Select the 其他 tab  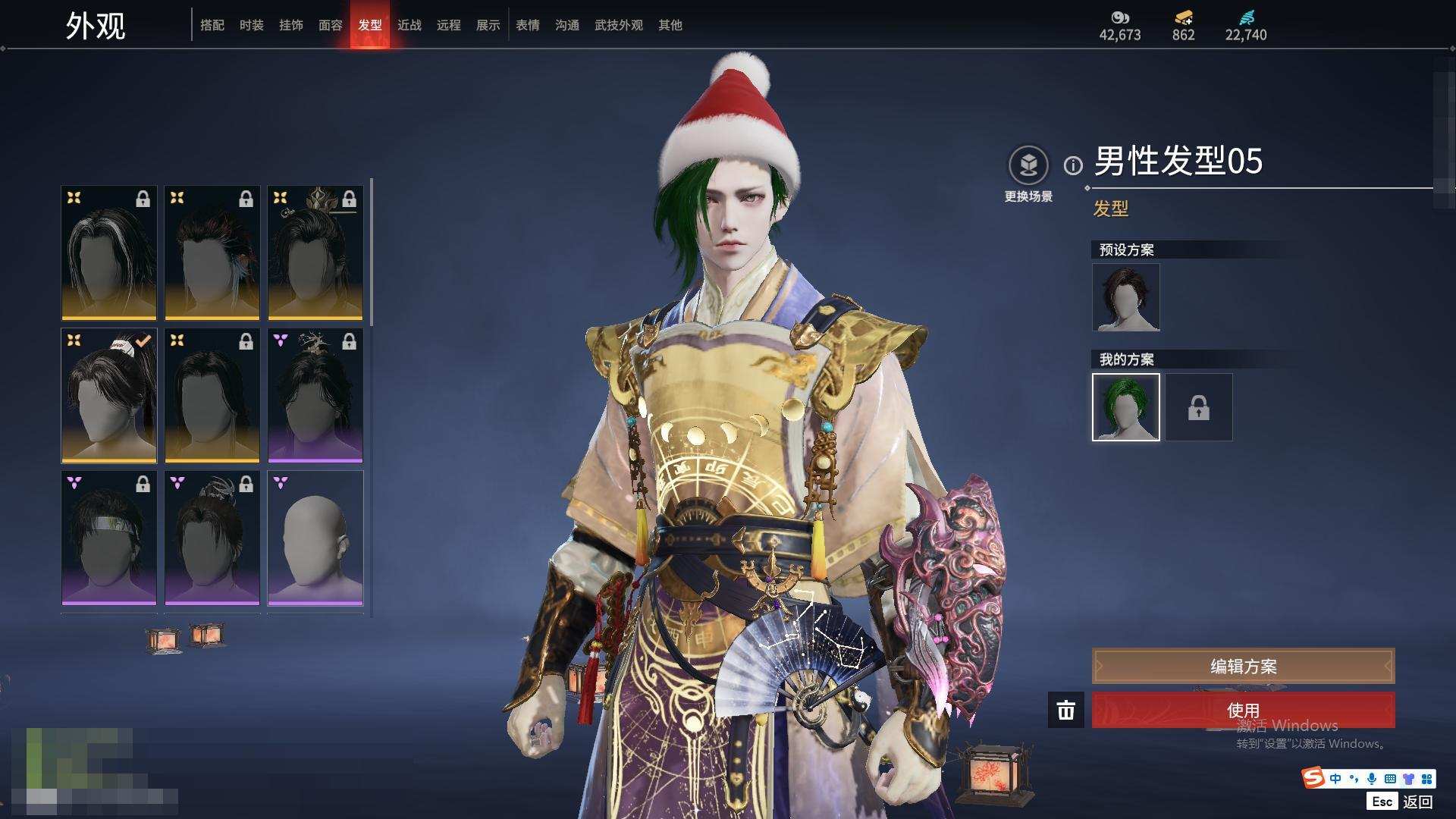pos(670,25)
